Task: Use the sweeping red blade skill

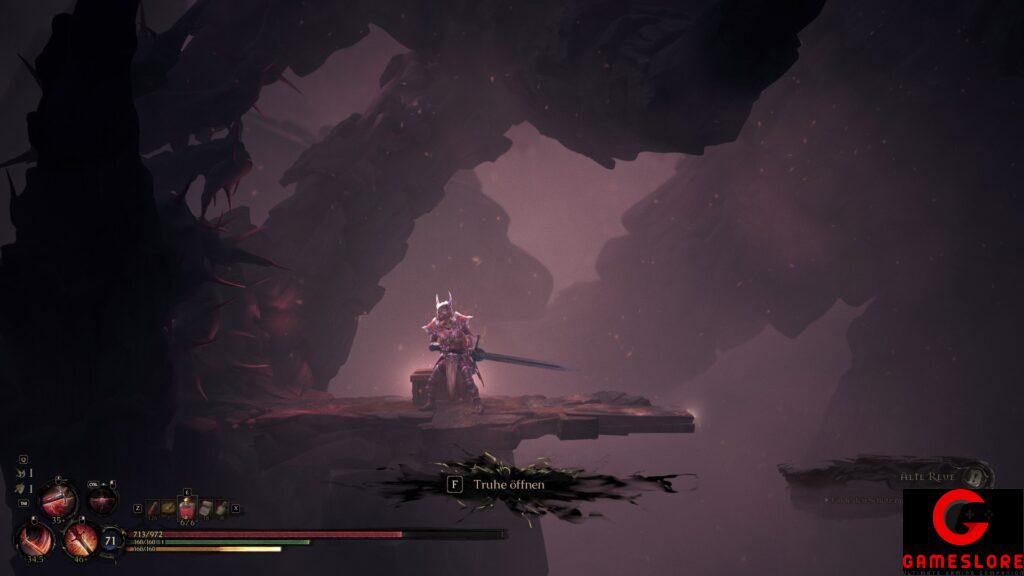Action: pos(36,540)
